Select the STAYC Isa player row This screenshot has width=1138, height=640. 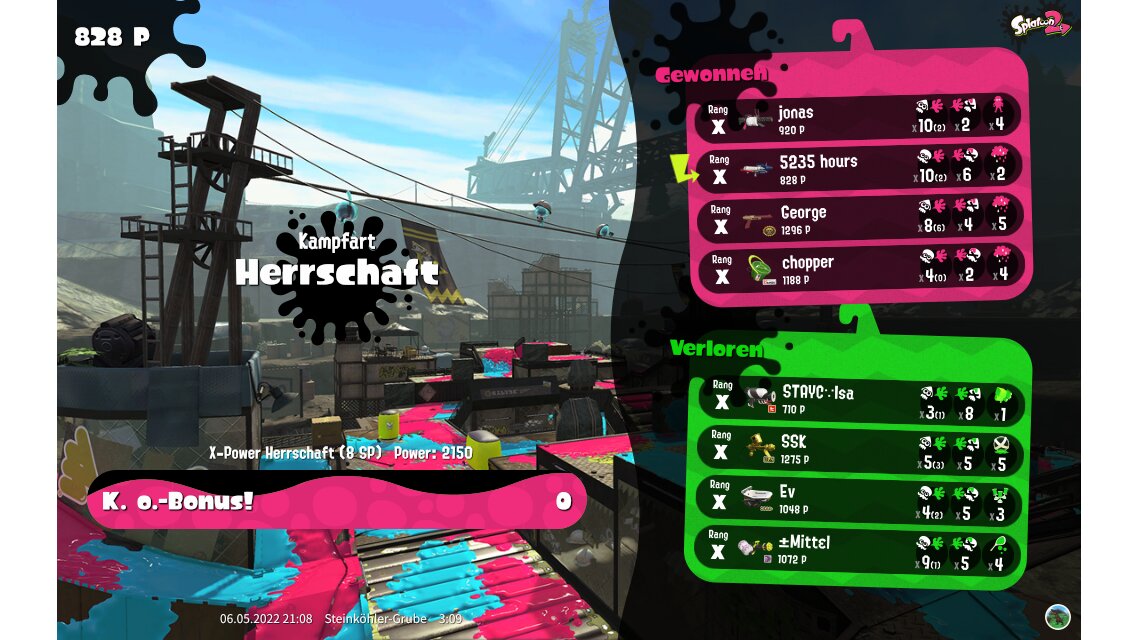pos(860,400)
